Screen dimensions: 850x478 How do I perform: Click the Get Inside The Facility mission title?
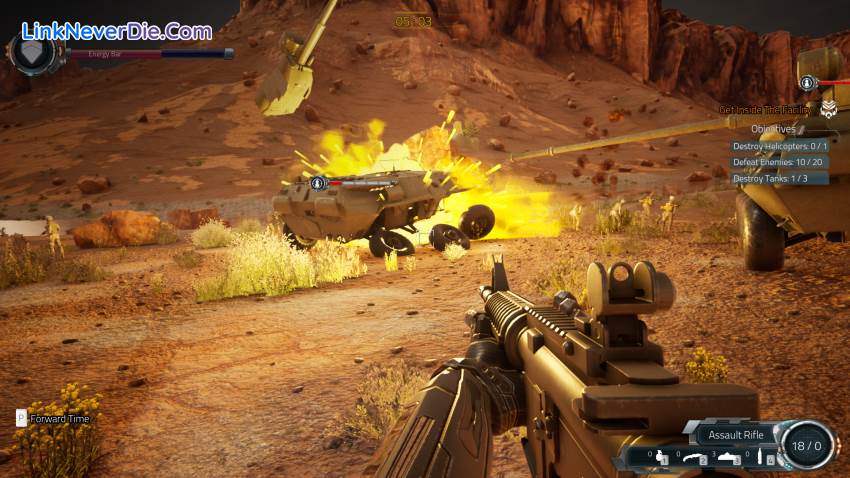[767, 109]
